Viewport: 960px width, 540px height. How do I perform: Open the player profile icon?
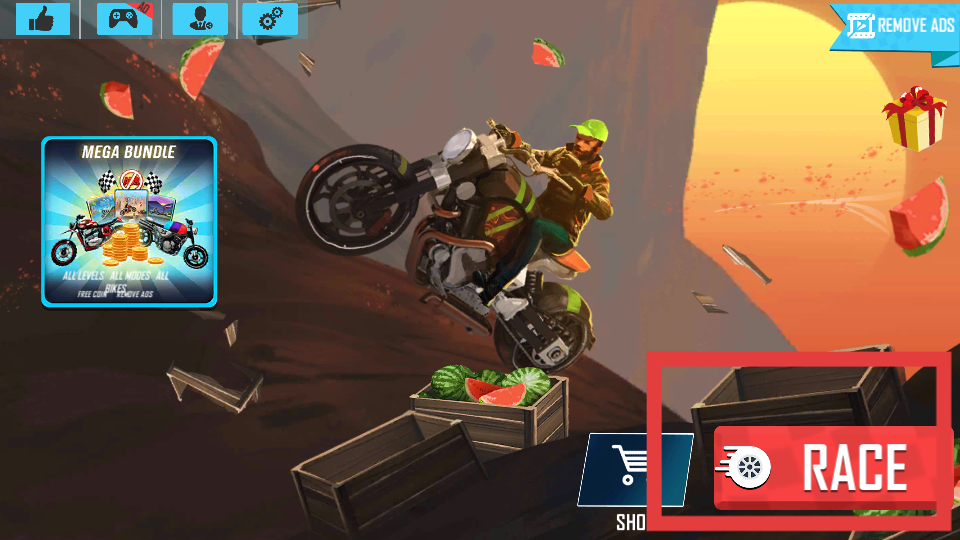pos(200,18)
